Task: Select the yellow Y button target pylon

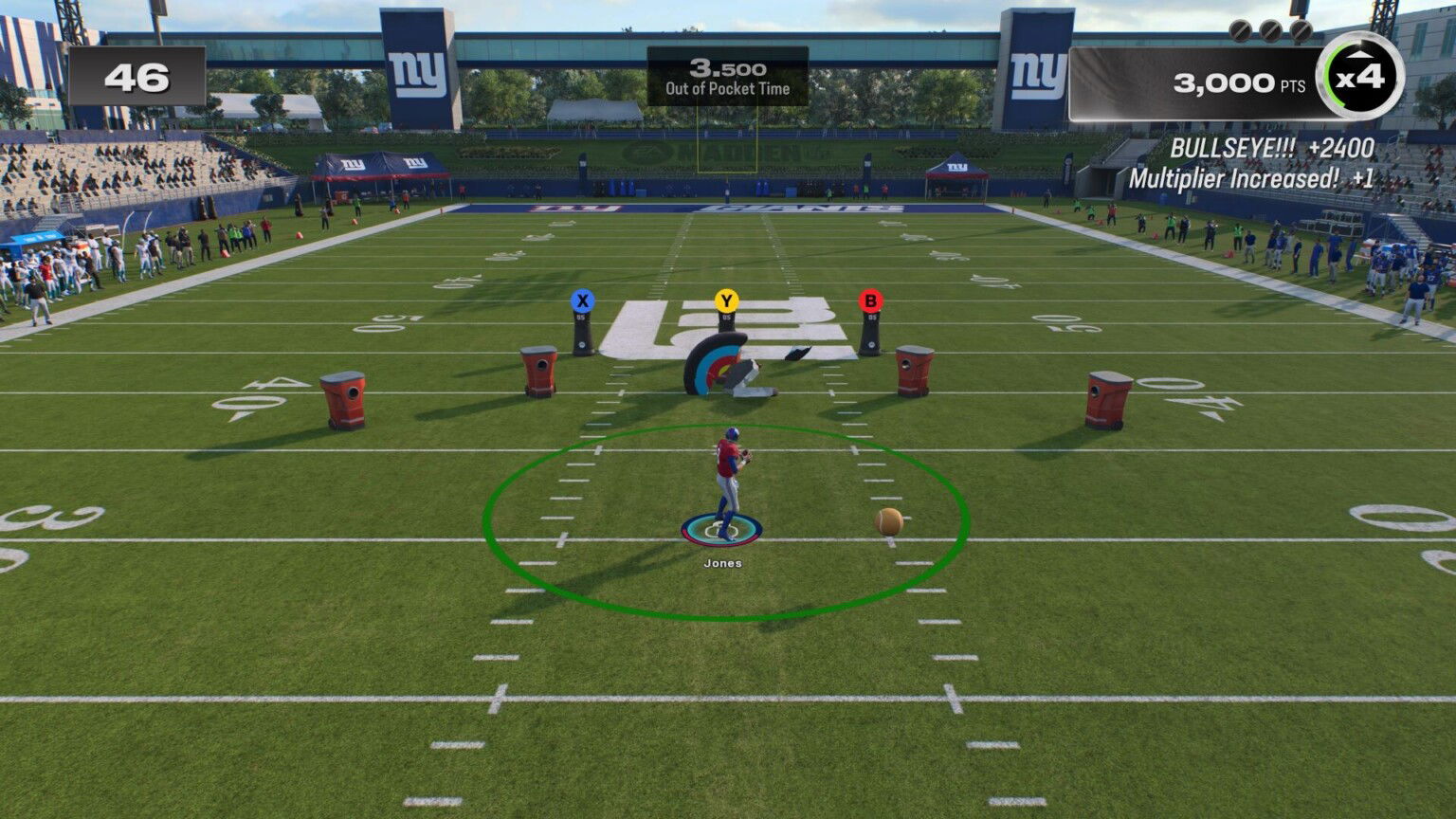Action: click(724, 300)
